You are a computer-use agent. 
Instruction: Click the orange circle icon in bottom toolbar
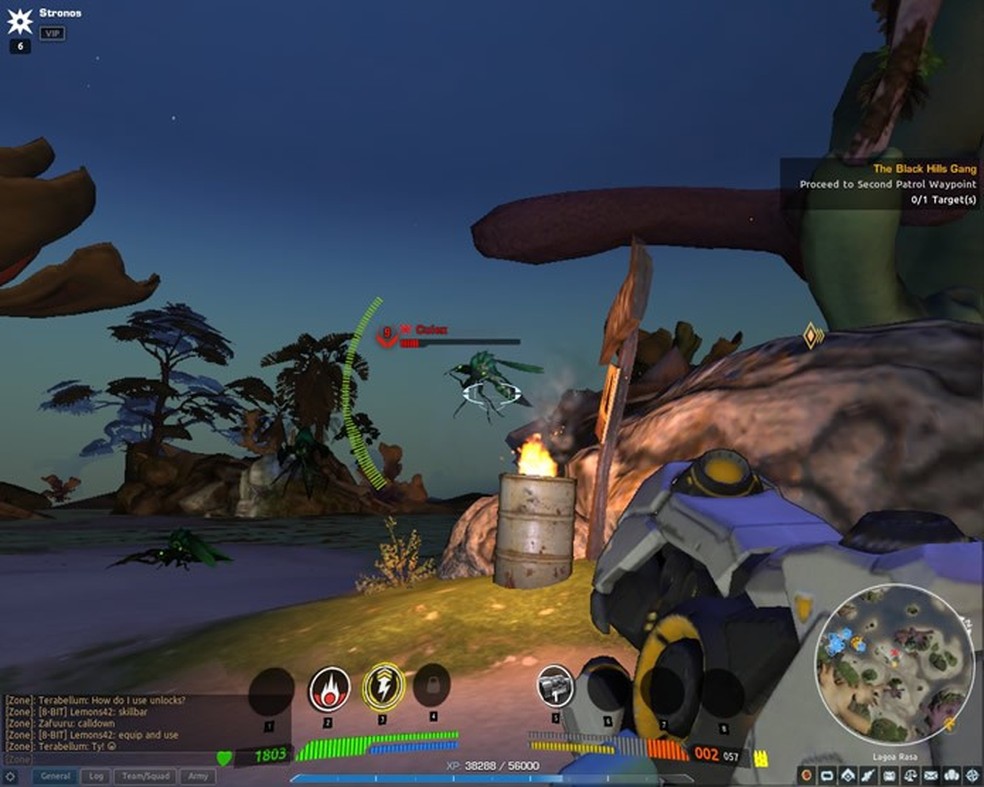(807, 775)
